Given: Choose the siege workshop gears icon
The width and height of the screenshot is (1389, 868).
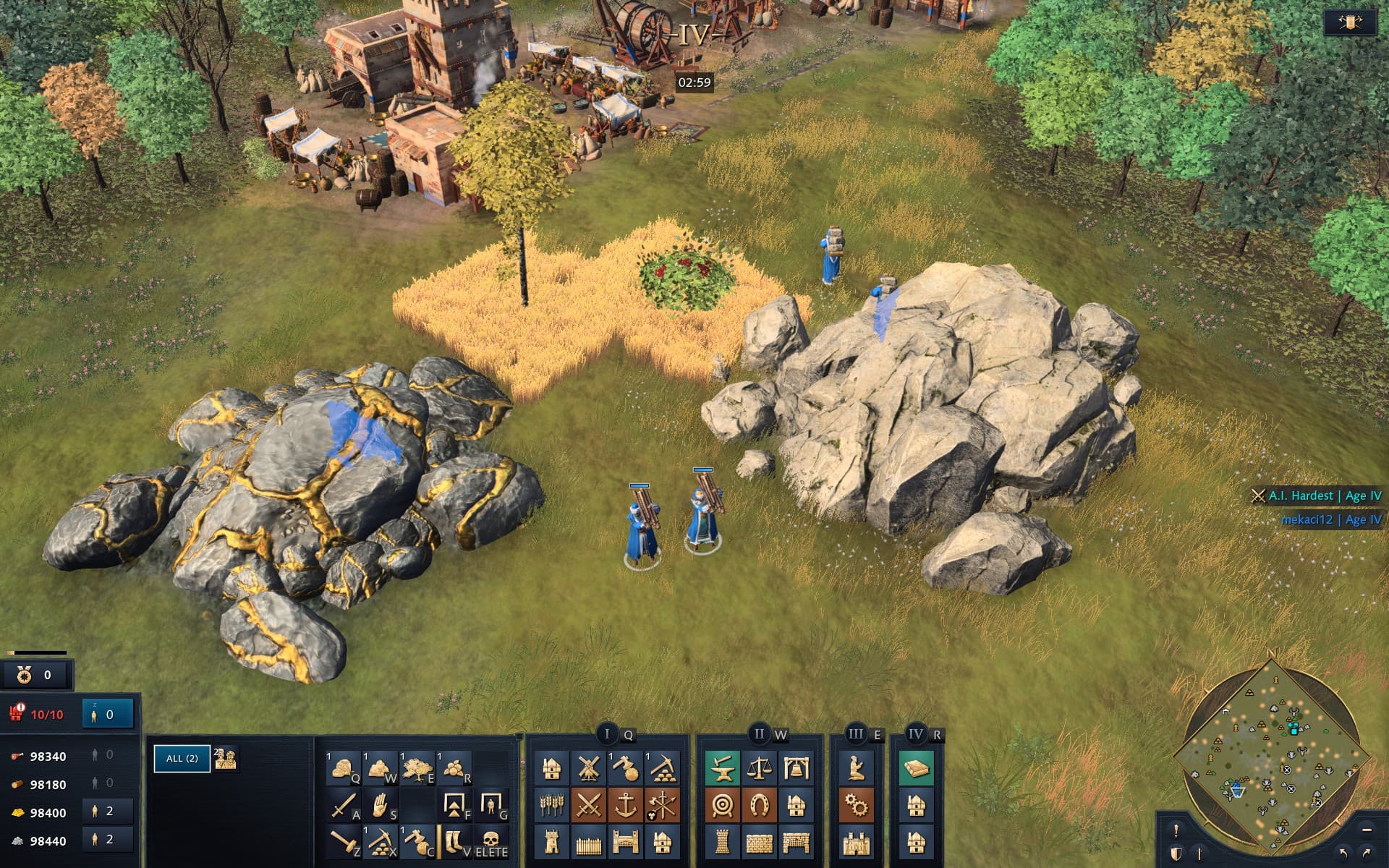Looking at the screenshot, I should 857,805.
